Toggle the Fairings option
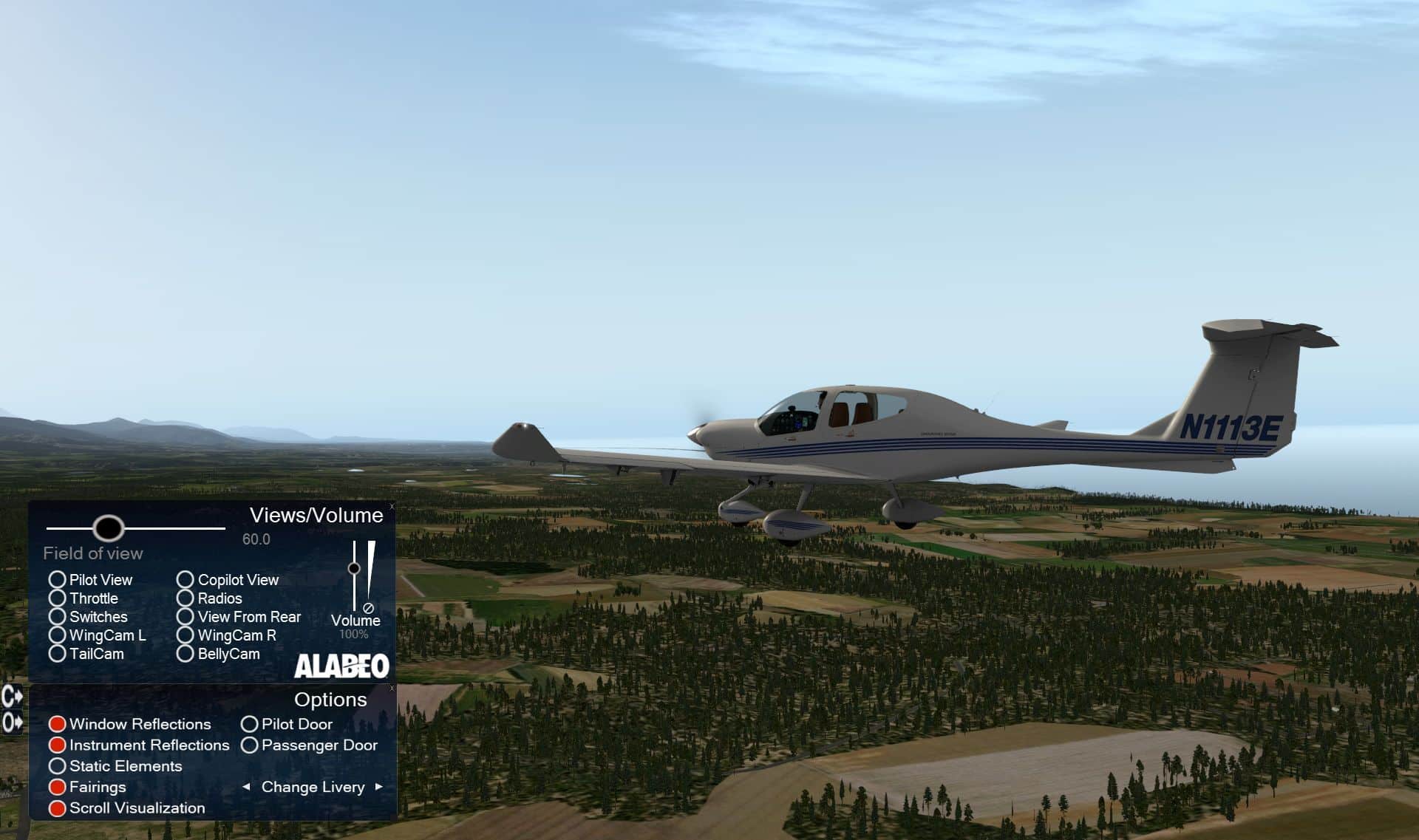 click(x=58, y=788)
